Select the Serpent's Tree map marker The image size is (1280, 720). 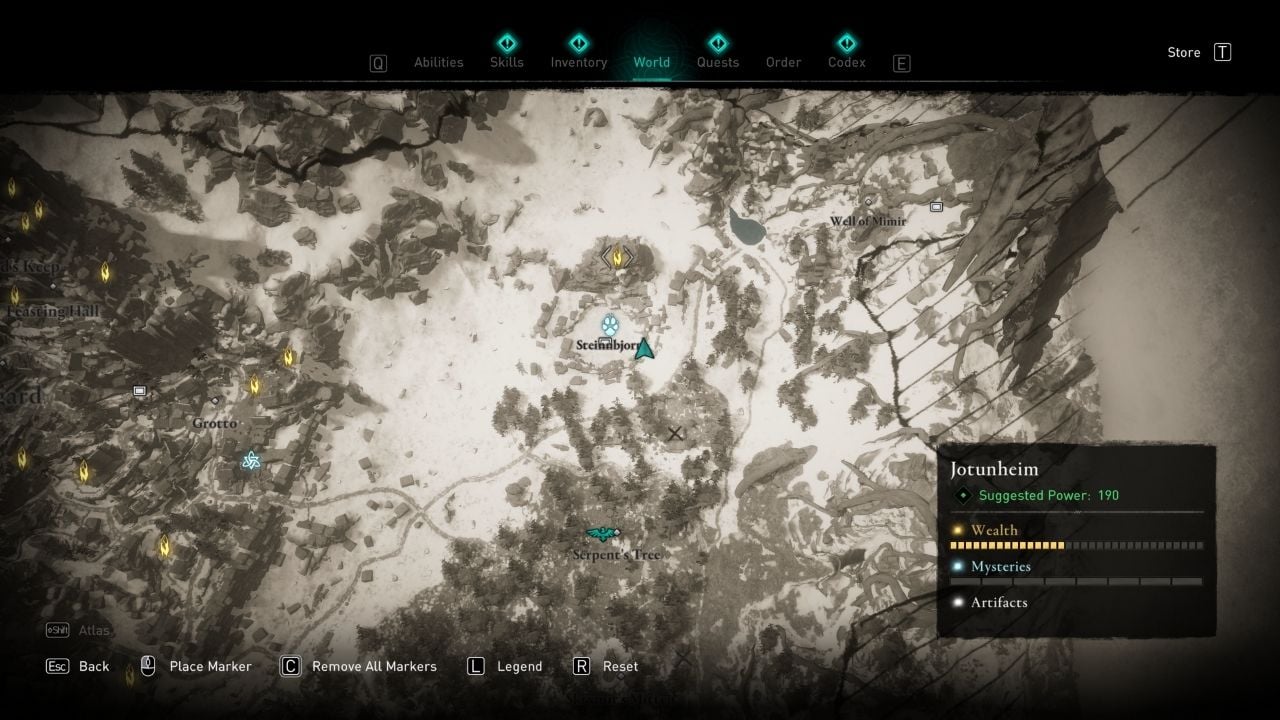coord(603,533)
